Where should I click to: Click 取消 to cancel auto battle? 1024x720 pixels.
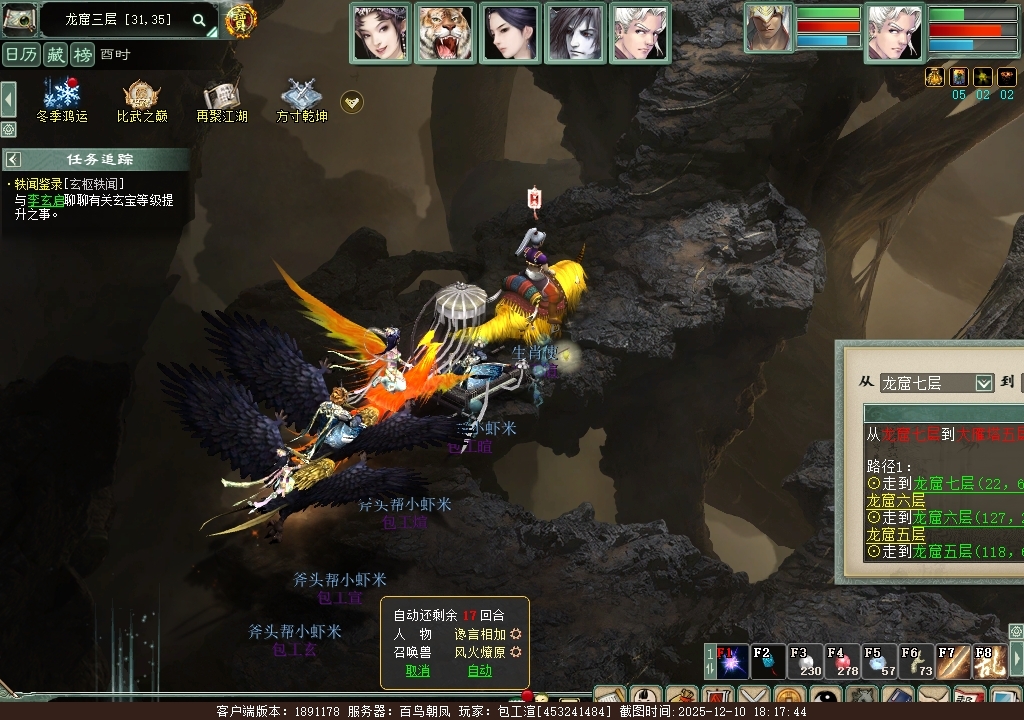click(x=418, y=671)
